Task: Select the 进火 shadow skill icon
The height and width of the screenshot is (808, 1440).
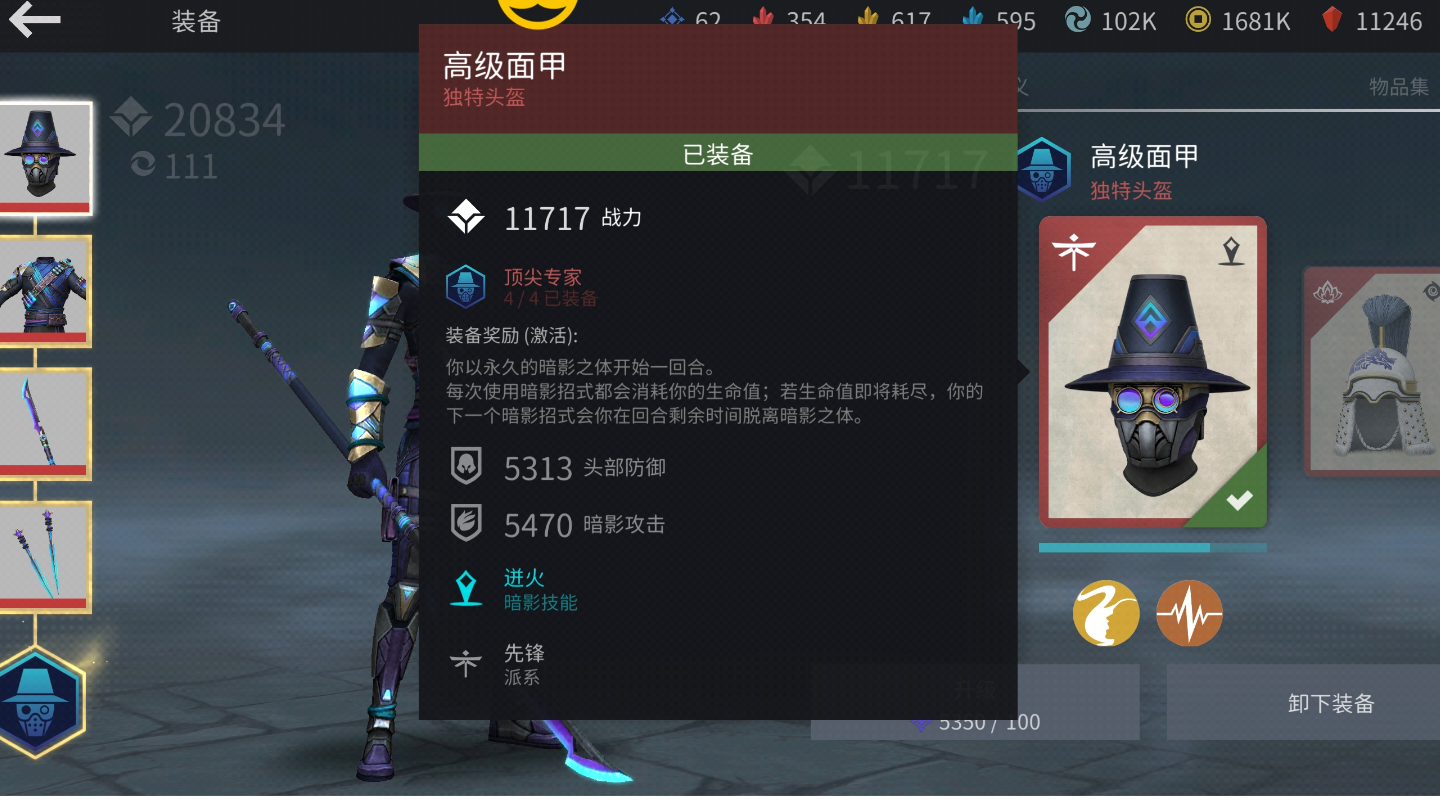Action: [x=466, y=587]
